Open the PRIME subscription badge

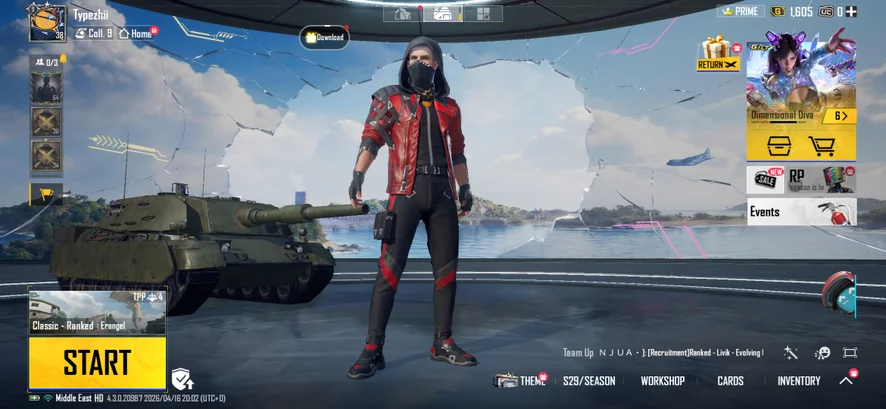(740, 12)
